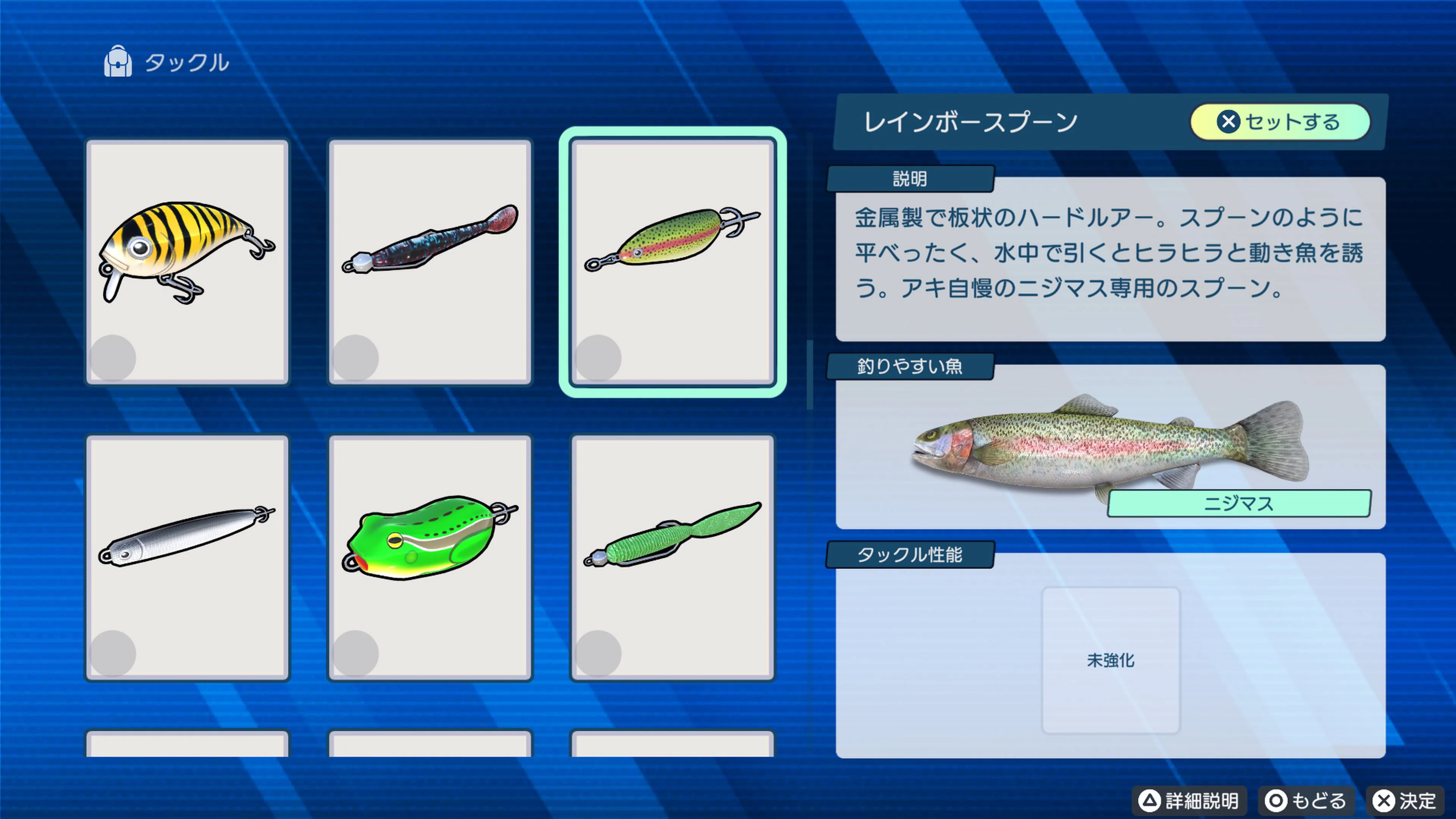Click the 釣りやすい魚 section label
The width and height of the screenshot is (1456, 819).
(910, 366)
